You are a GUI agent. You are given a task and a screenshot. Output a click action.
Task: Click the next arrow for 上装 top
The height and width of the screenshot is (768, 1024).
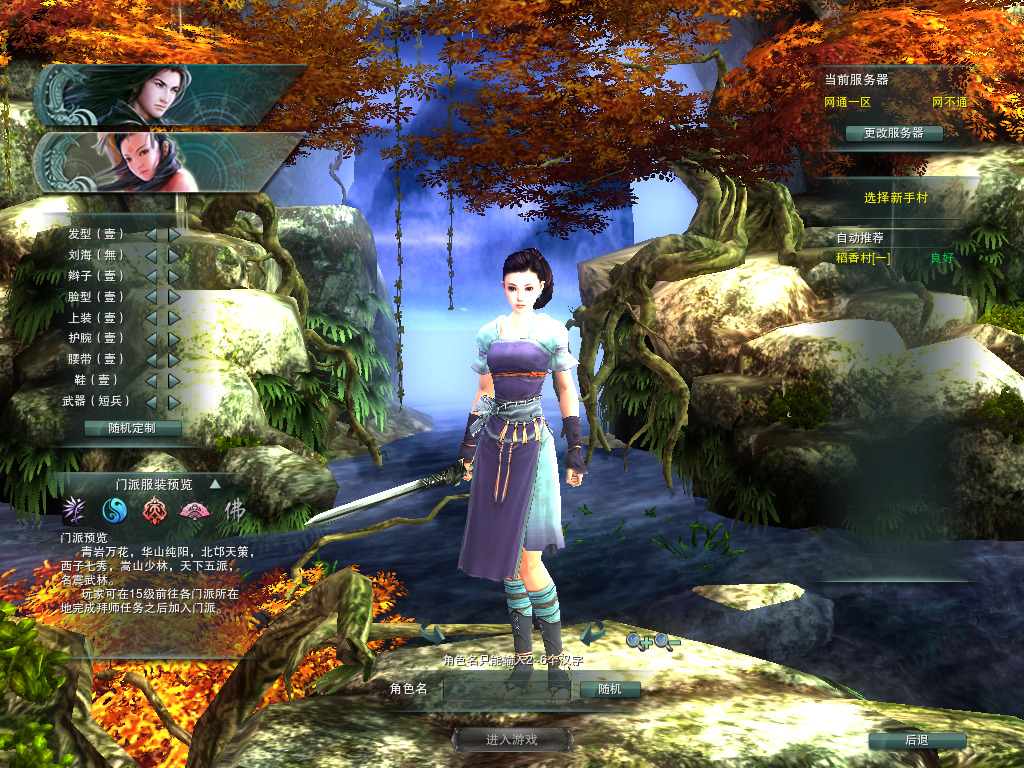[x=174, y=318]
